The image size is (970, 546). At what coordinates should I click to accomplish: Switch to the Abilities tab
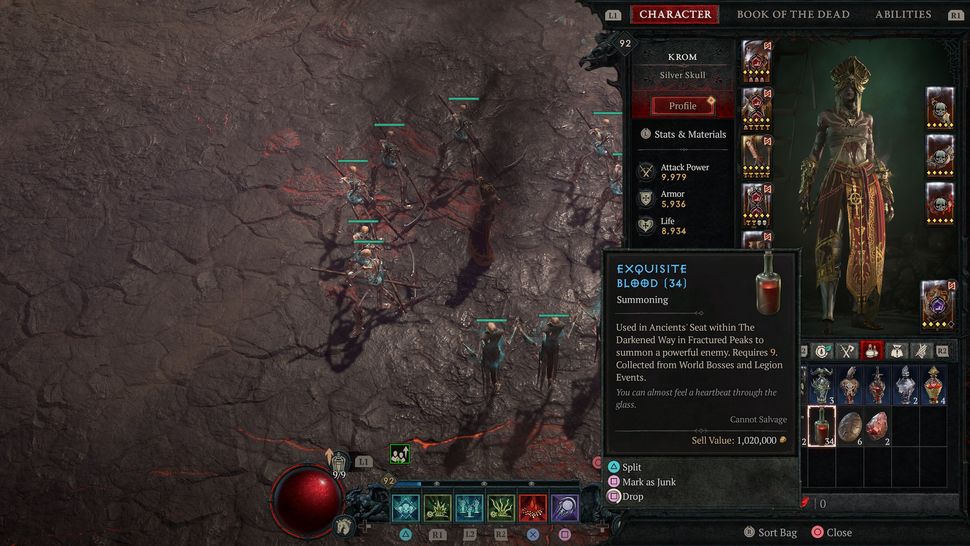pyautogui.click(x=903, y=14)
